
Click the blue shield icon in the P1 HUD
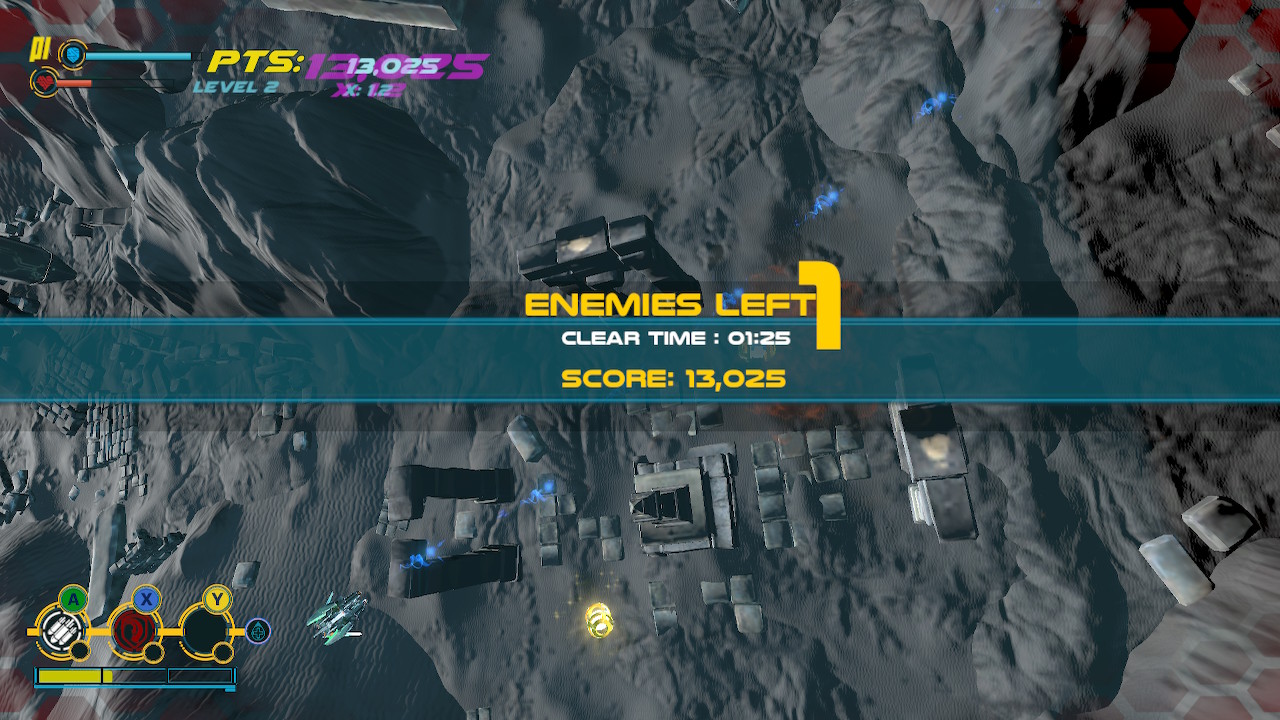(x=73, y=55)
